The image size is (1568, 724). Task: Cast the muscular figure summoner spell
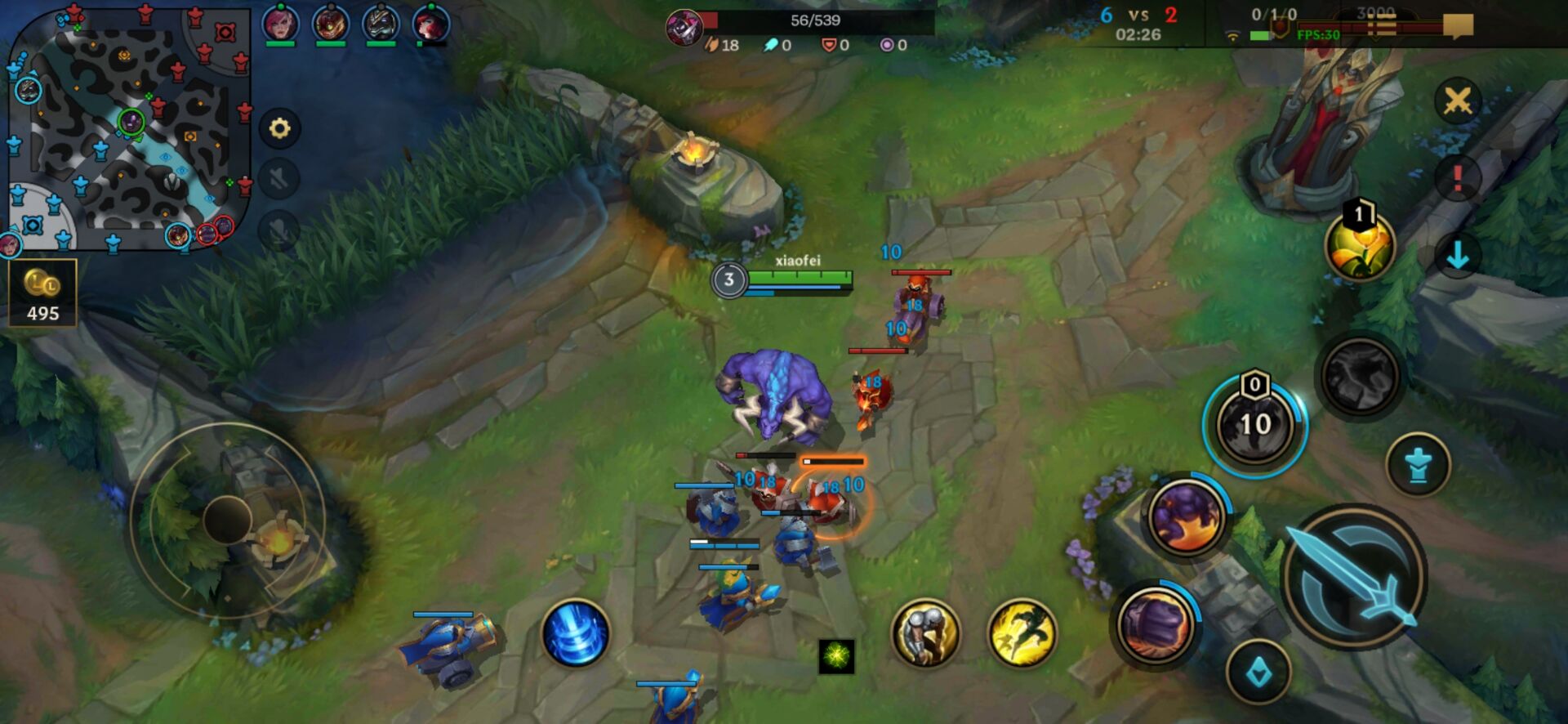[x=925, y=632]
